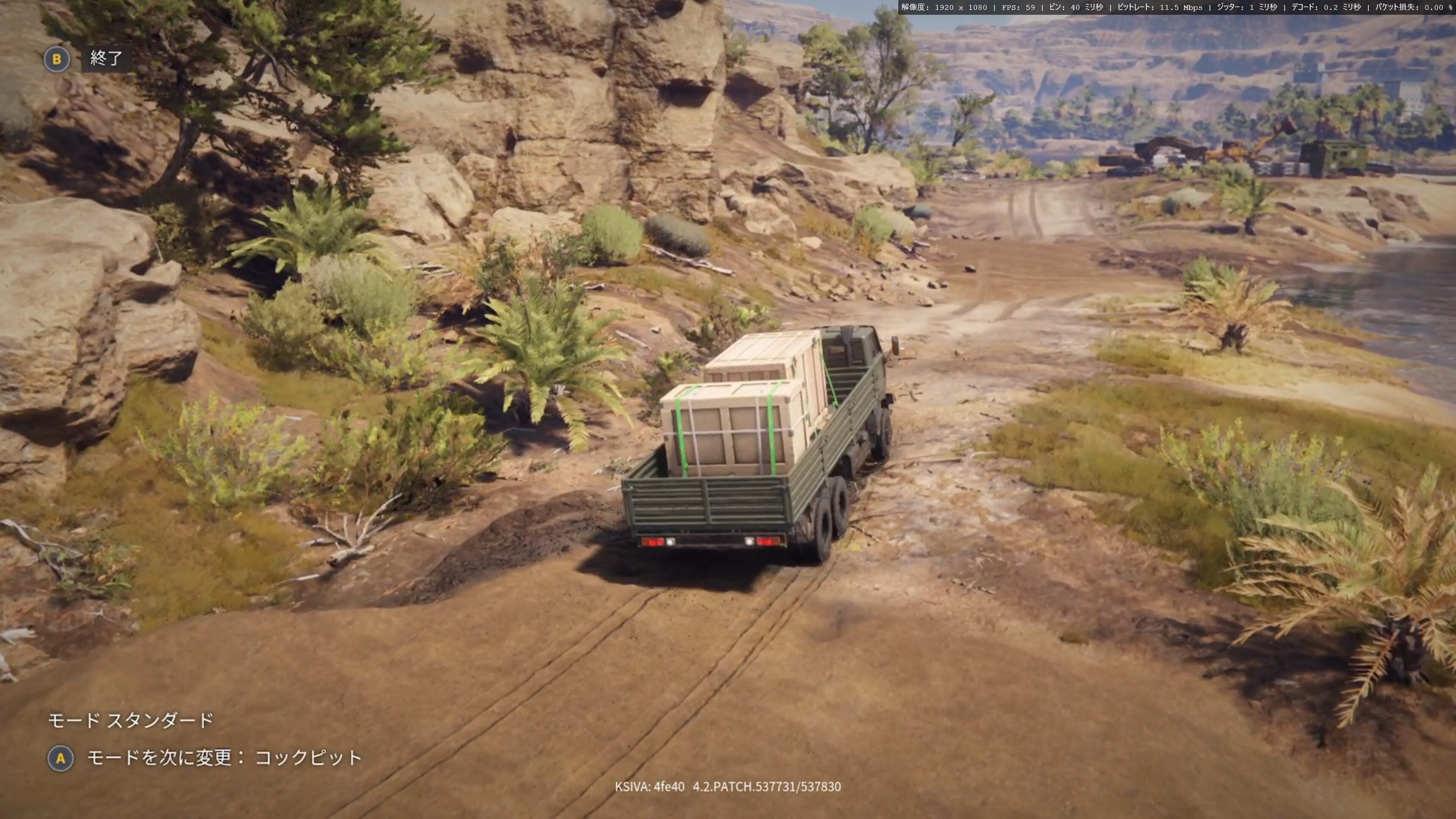Select the 終了 exit label

(106, 58)
